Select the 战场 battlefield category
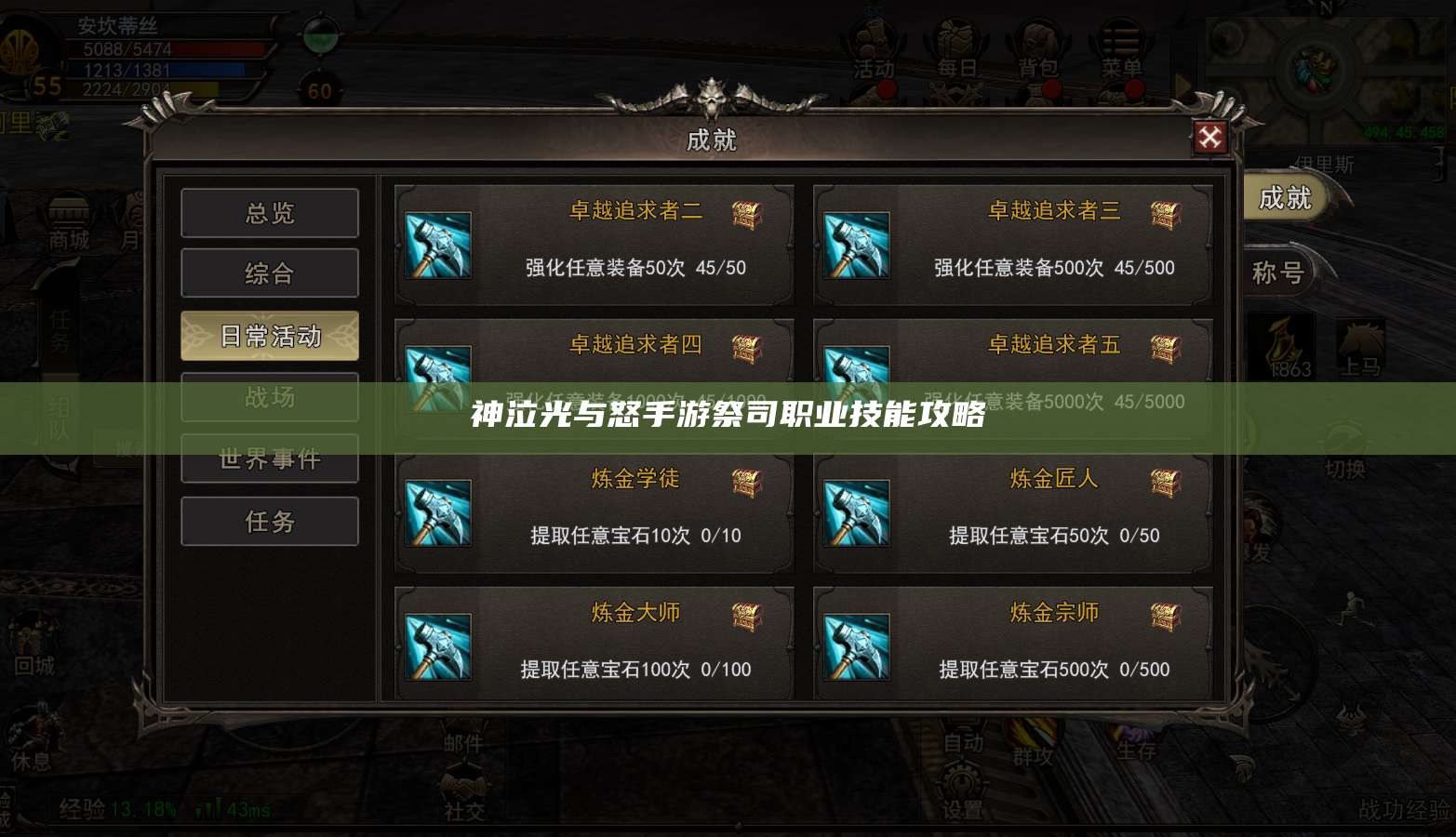Viewport: 1456px width, 837px height. [270, 397]
